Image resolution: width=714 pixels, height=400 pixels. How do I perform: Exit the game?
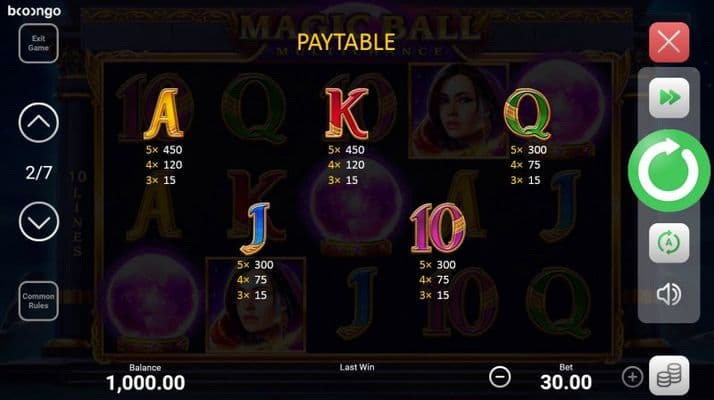coord(39,42)
